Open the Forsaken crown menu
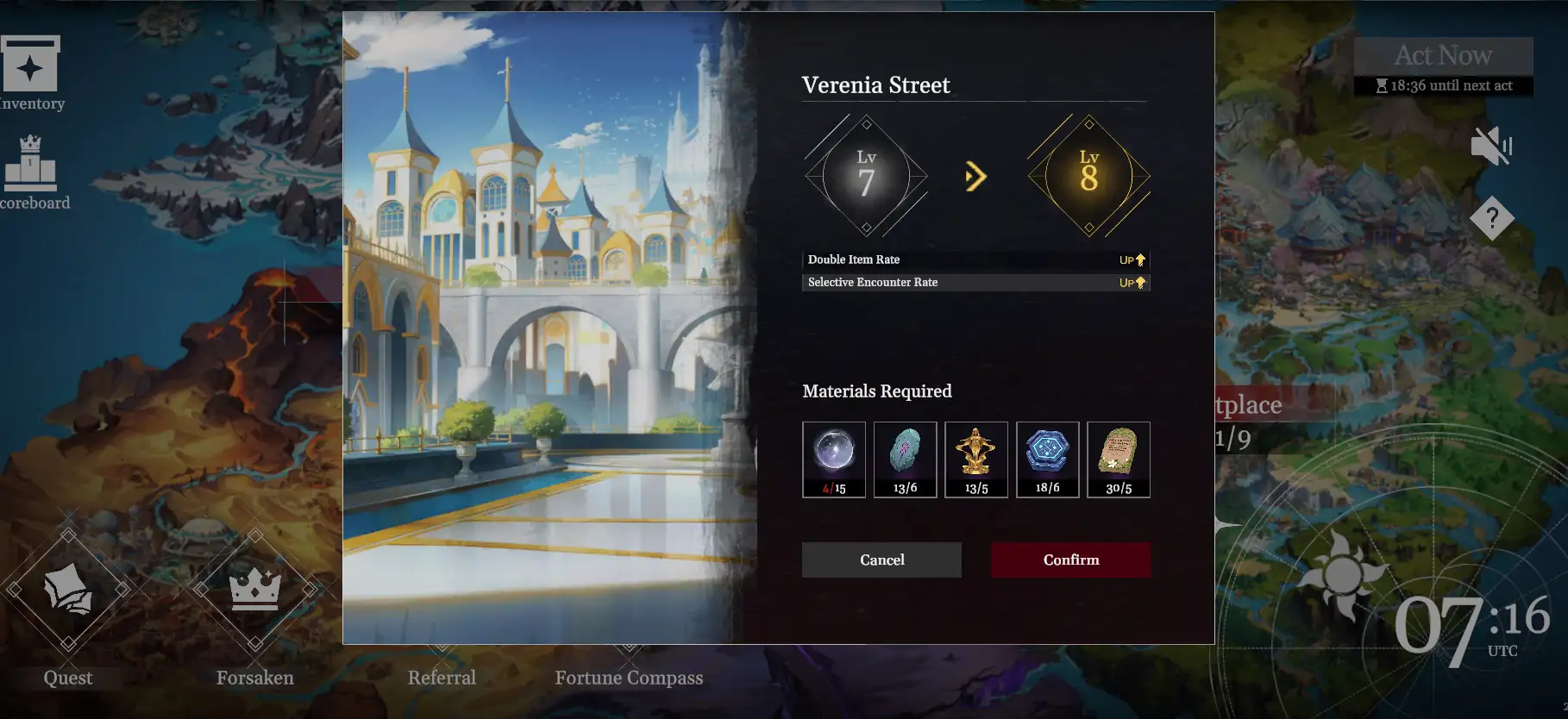Screen dimensions: 1568x719 coord(255,591)
